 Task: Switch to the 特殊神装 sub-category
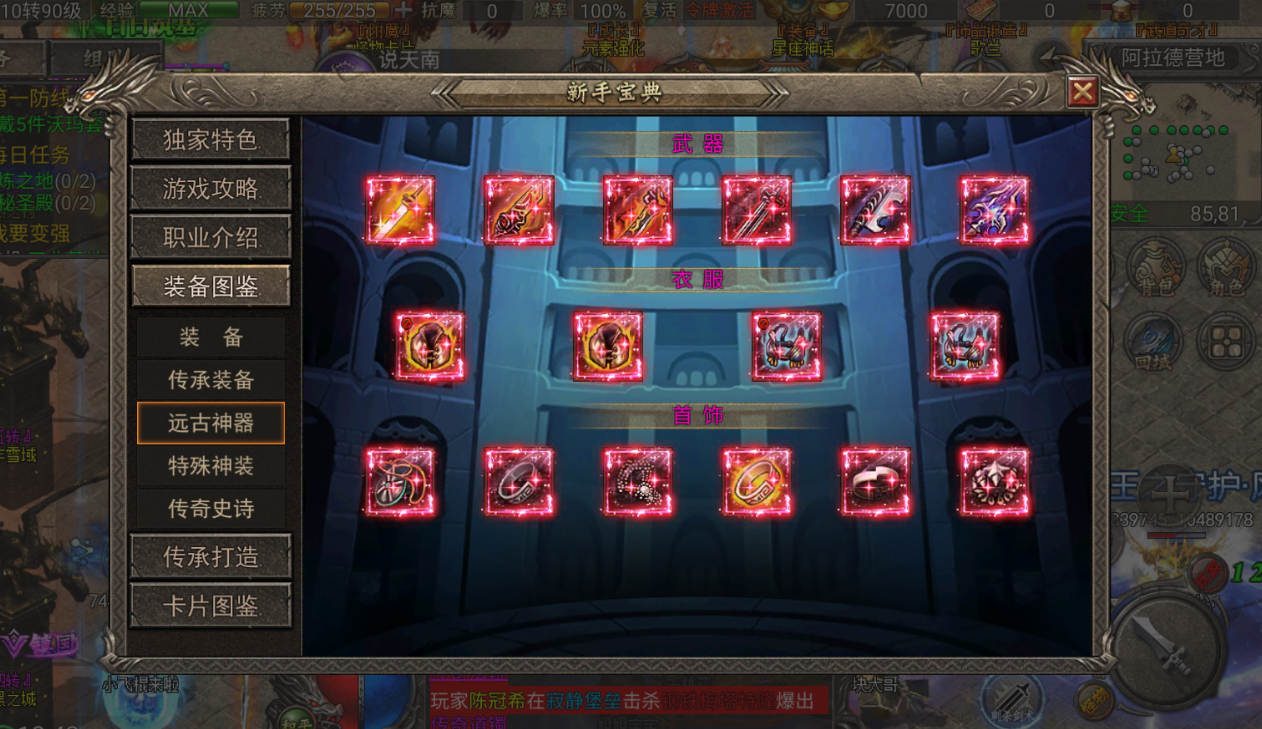210,466
